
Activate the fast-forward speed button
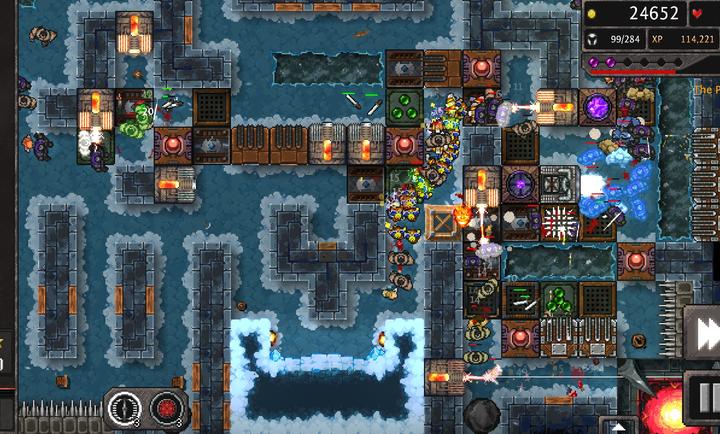(704, 331)
